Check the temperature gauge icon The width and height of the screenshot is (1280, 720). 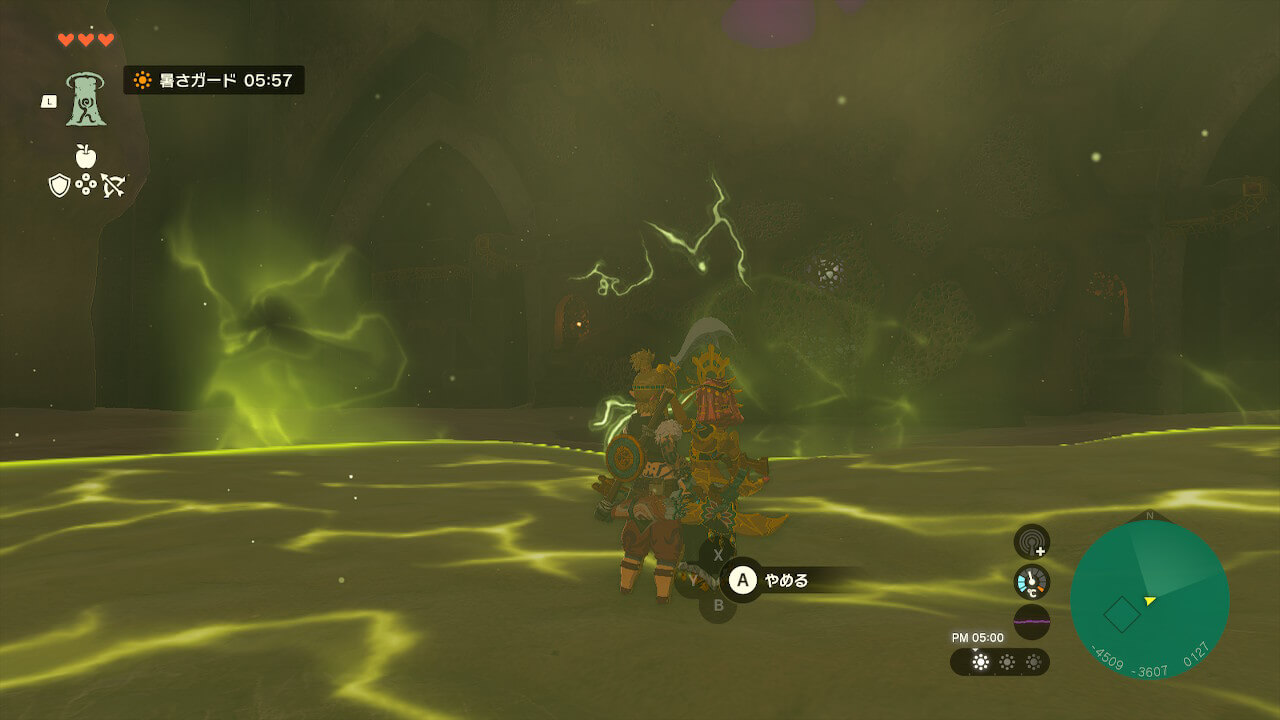1031,582
